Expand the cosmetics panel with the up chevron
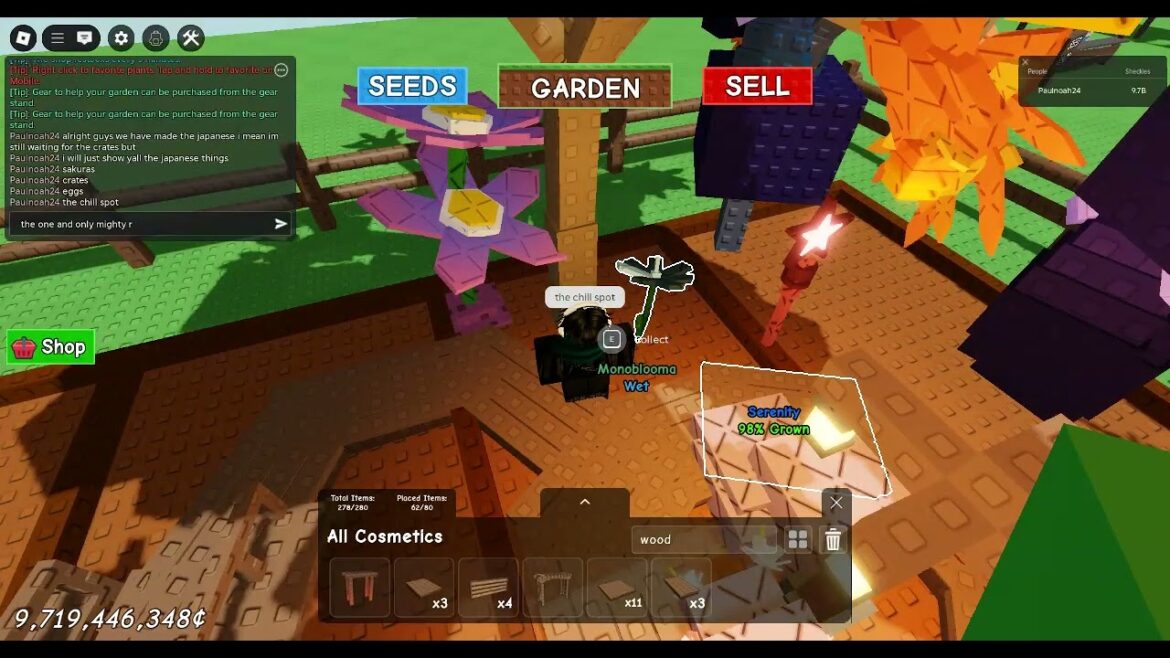 click(x=585, y=502)
